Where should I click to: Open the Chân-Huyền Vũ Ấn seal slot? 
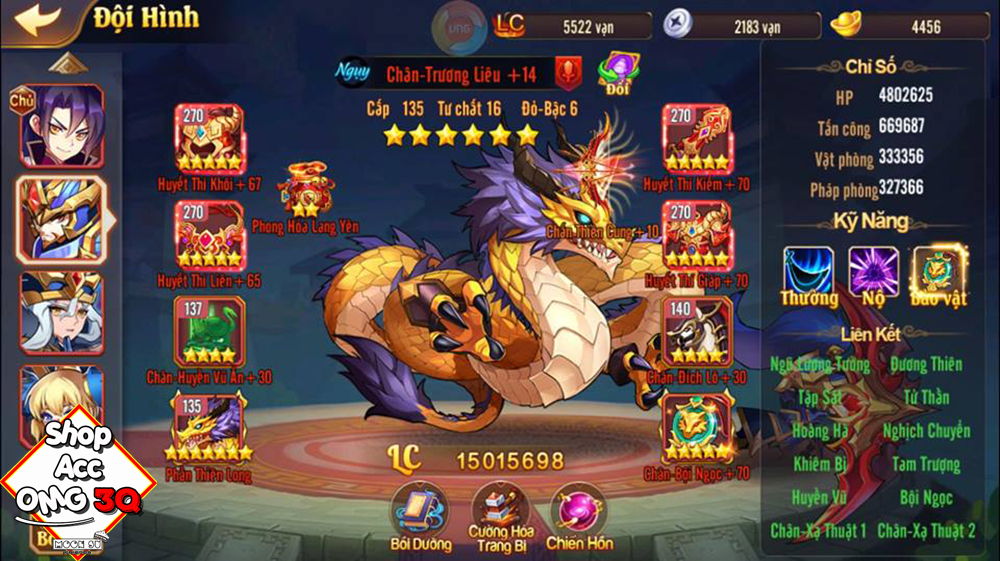click(209, 331)
